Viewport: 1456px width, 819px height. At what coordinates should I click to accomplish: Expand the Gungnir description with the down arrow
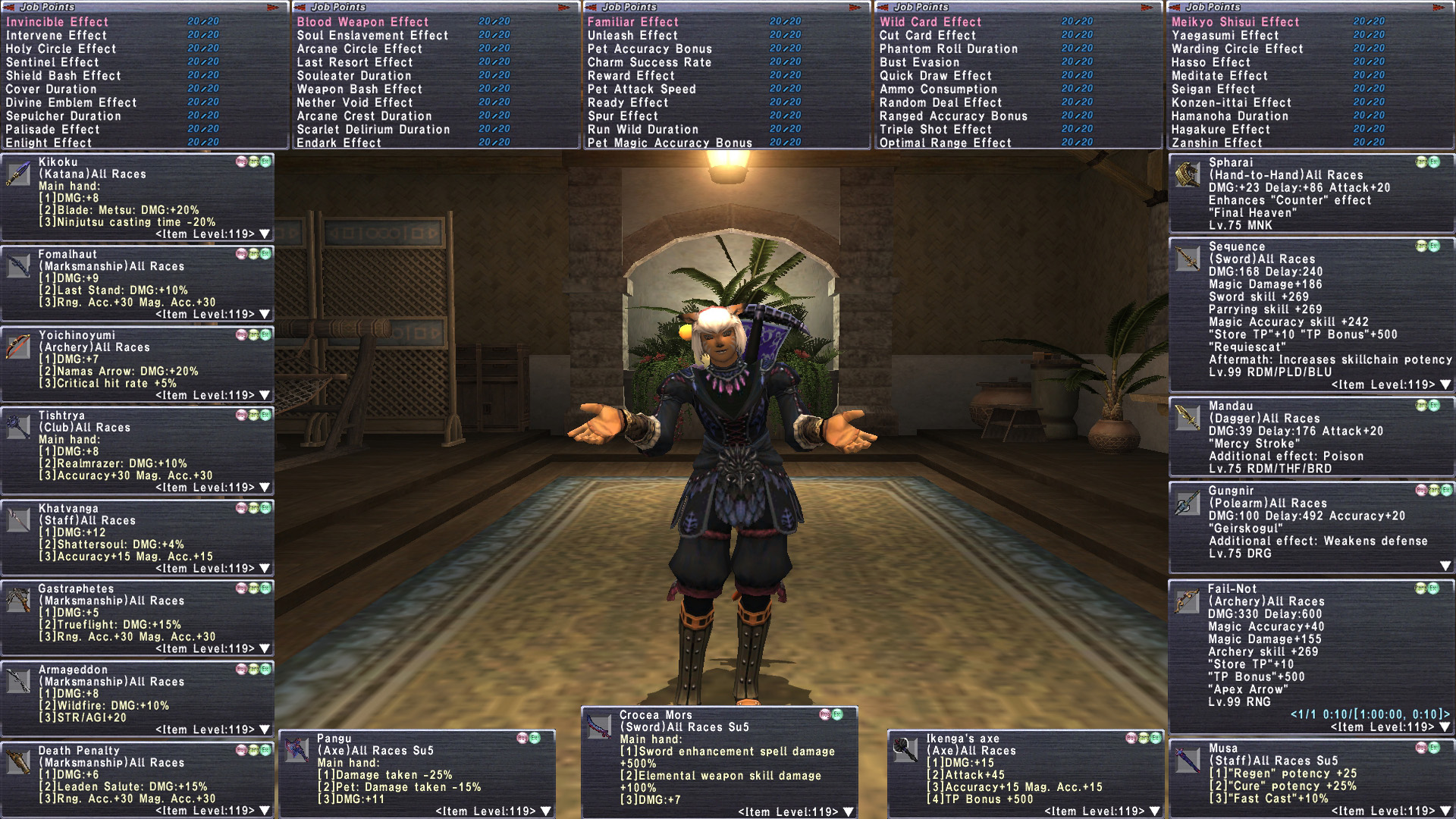coord(1445,566)
